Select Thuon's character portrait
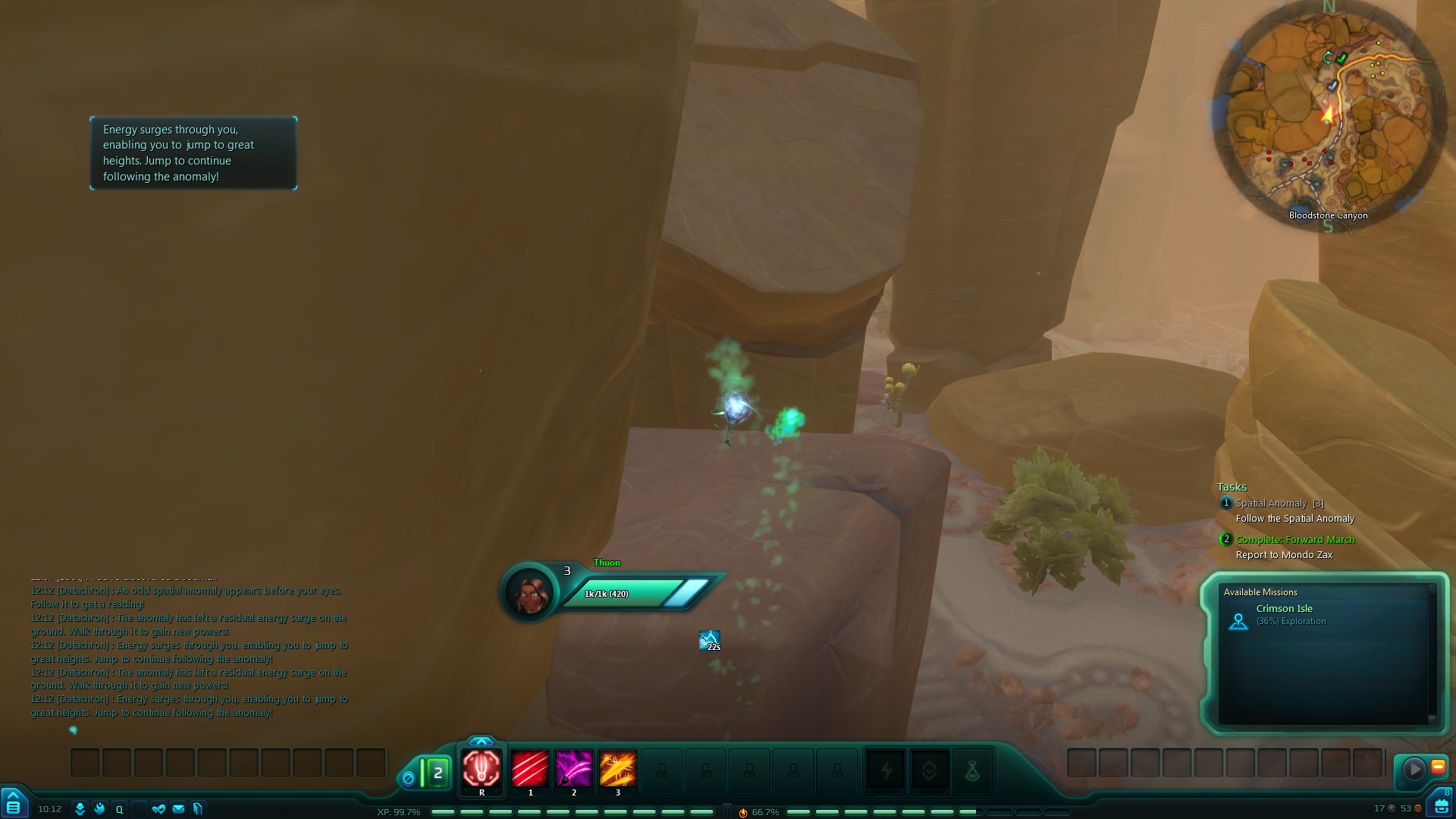 (529, 592)
